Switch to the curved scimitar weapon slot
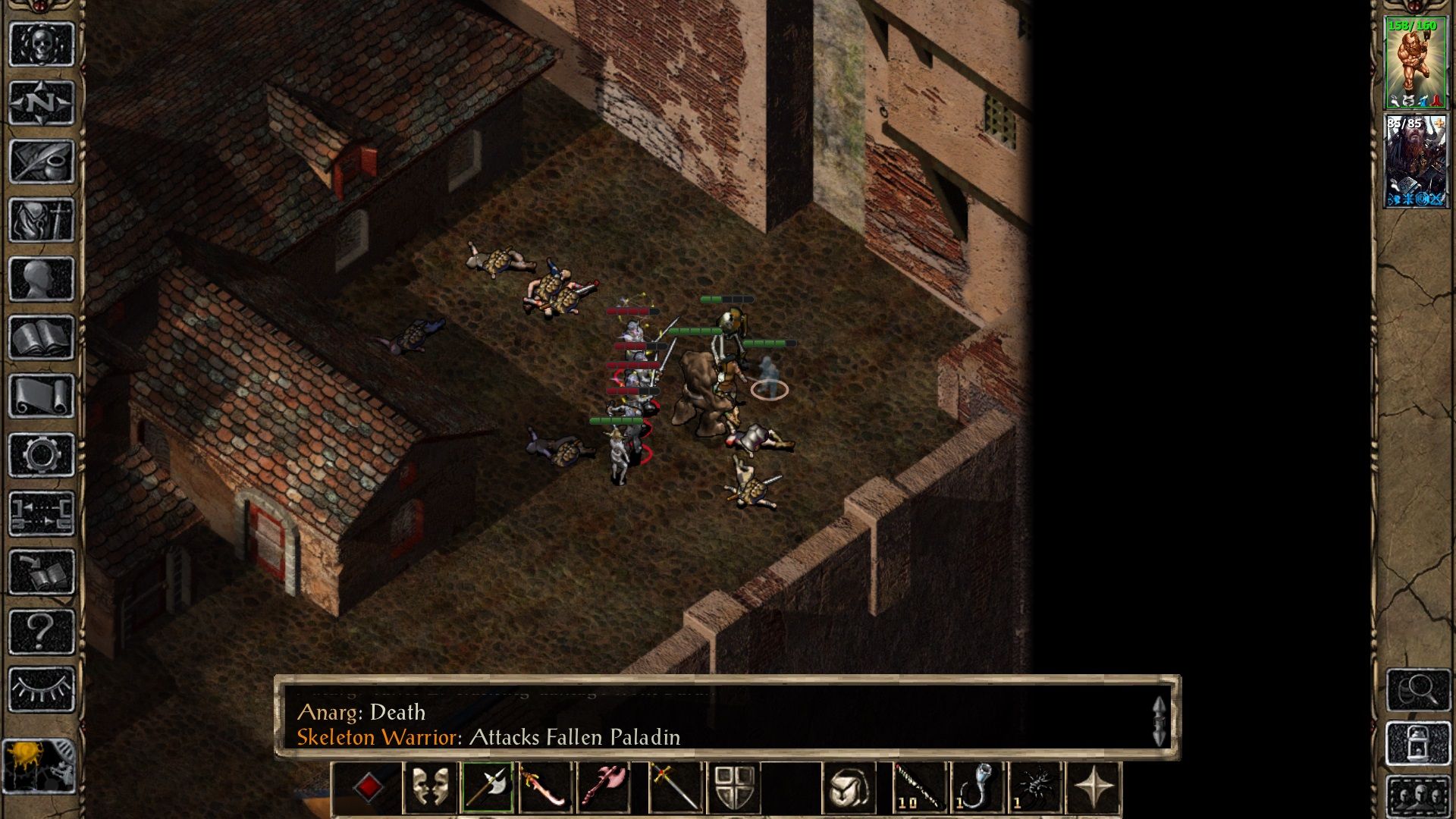This screenshot has width=1456, height=819. pyautogui.click(x=545, y=788)
